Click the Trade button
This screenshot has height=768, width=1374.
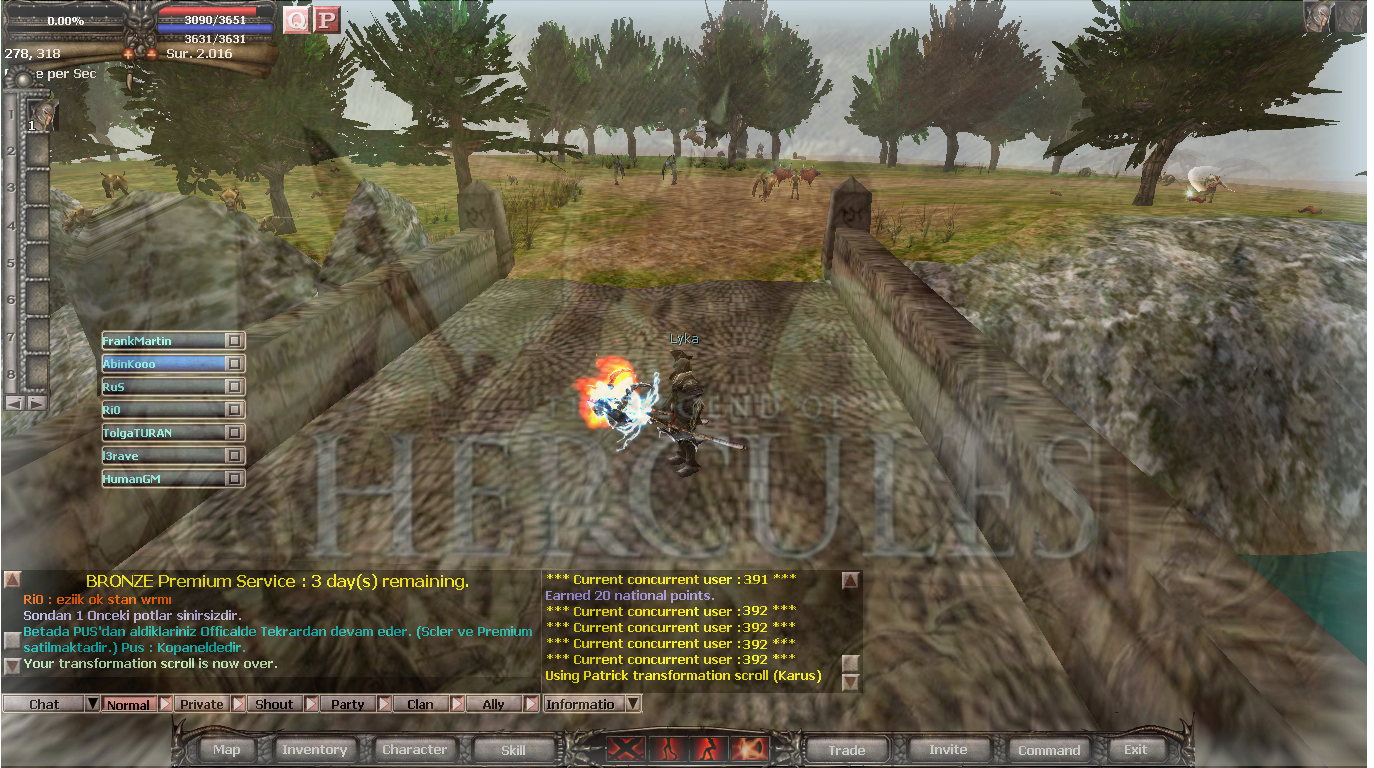pos(845,748)
